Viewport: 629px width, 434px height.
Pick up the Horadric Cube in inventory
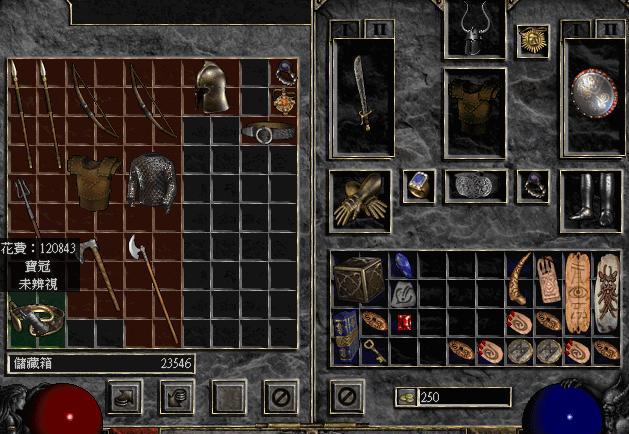[359, 280]
